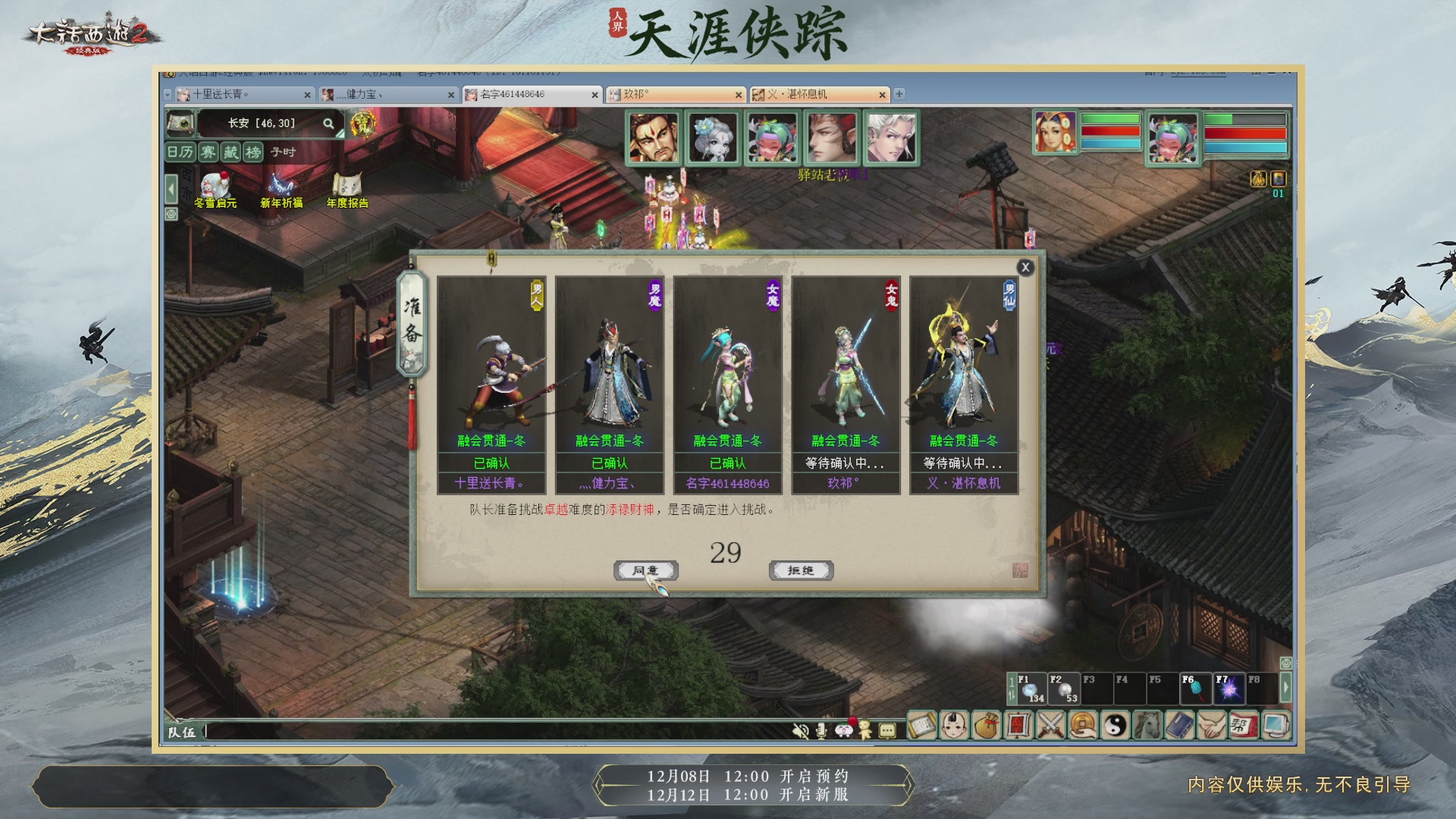1456x819 pixels.
Task: Click the green health bar top right
Action: coord(1110,120)
